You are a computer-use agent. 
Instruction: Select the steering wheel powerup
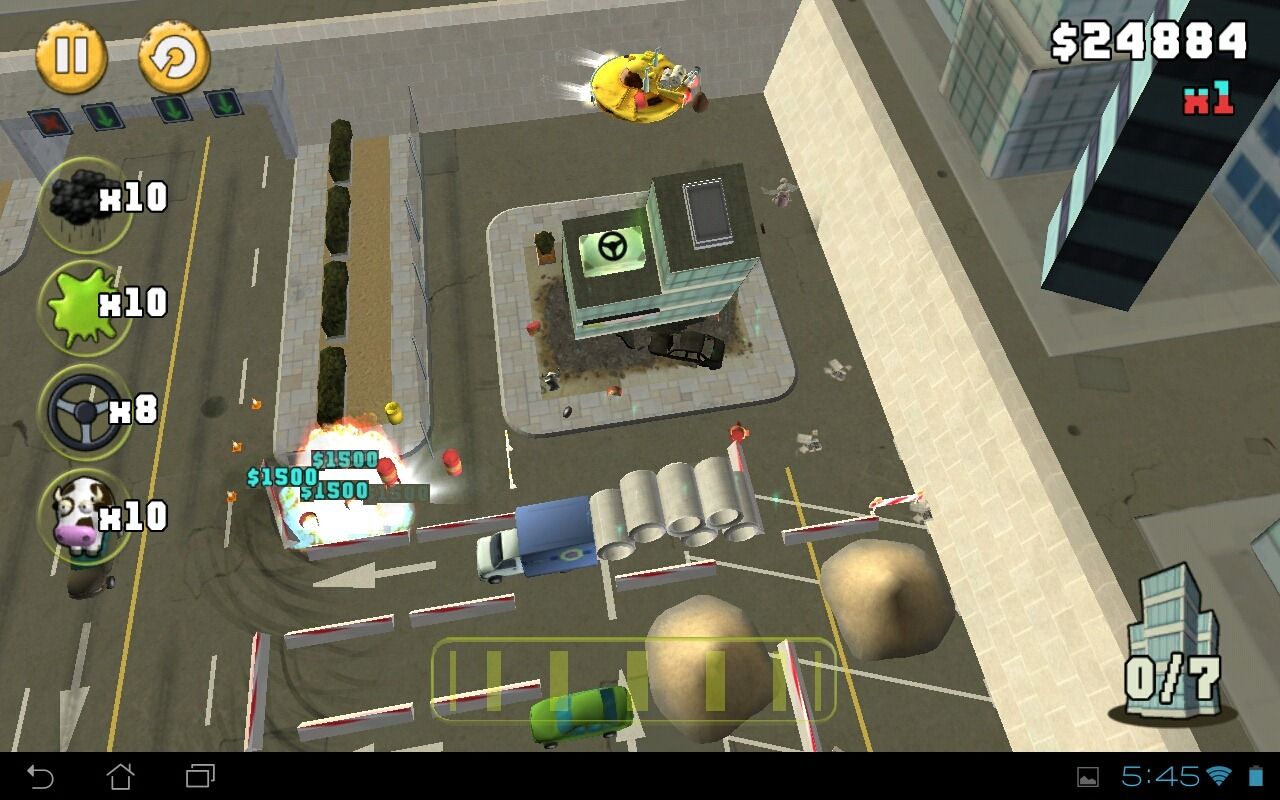[x=85, y=412]
